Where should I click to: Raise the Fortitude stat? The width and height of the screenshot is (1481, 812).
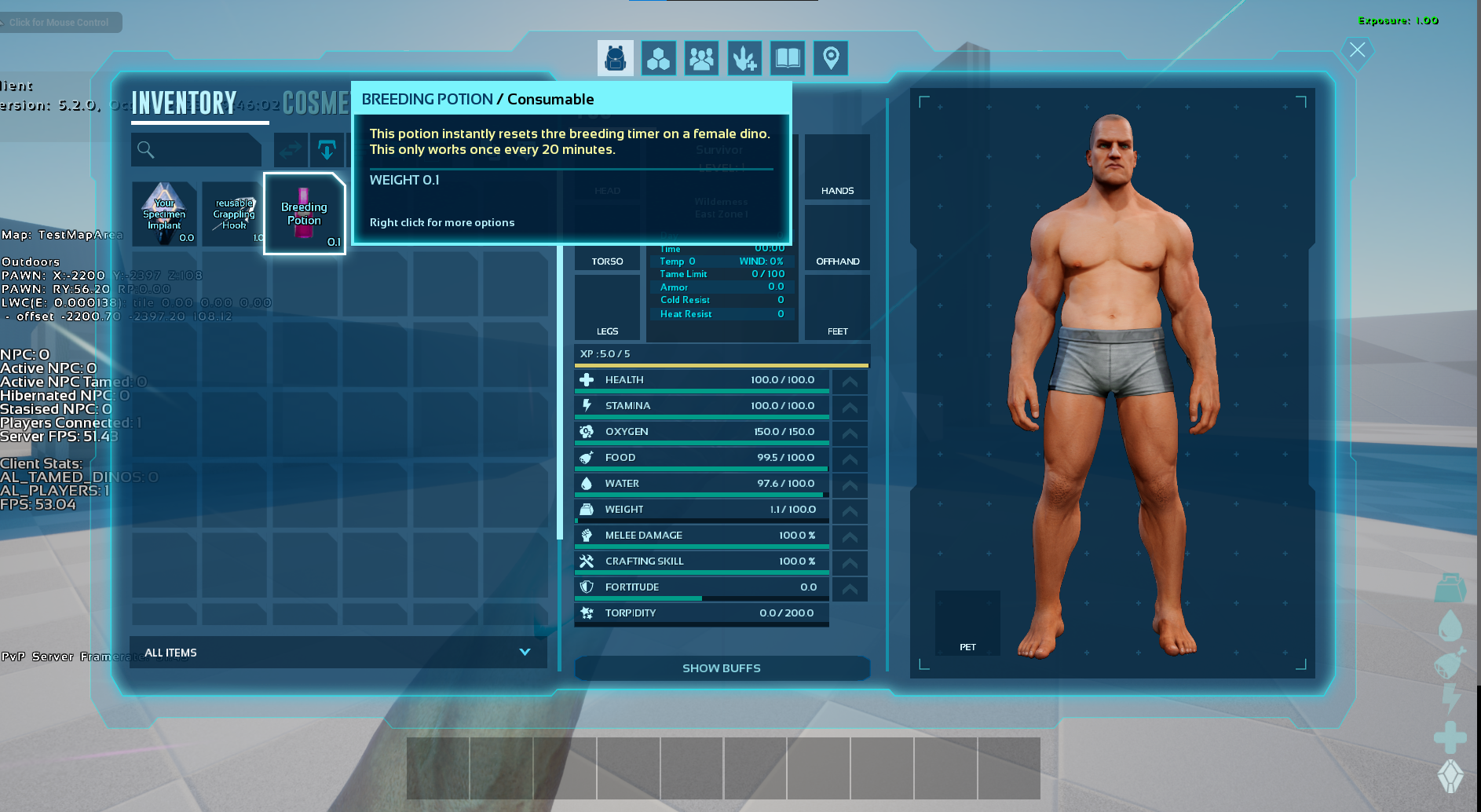click(x=850, y=589)
